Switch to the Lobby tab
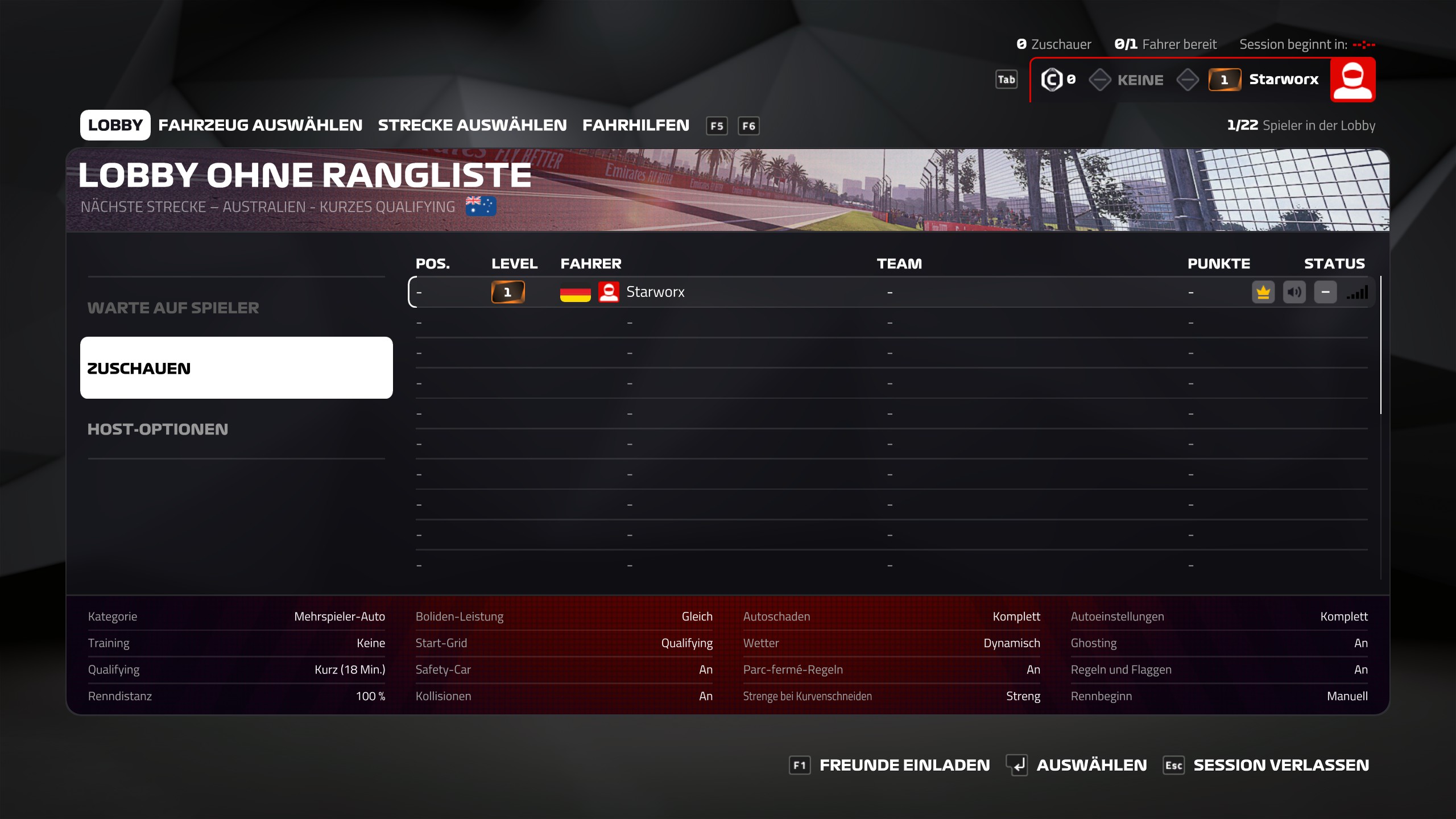 115,125
